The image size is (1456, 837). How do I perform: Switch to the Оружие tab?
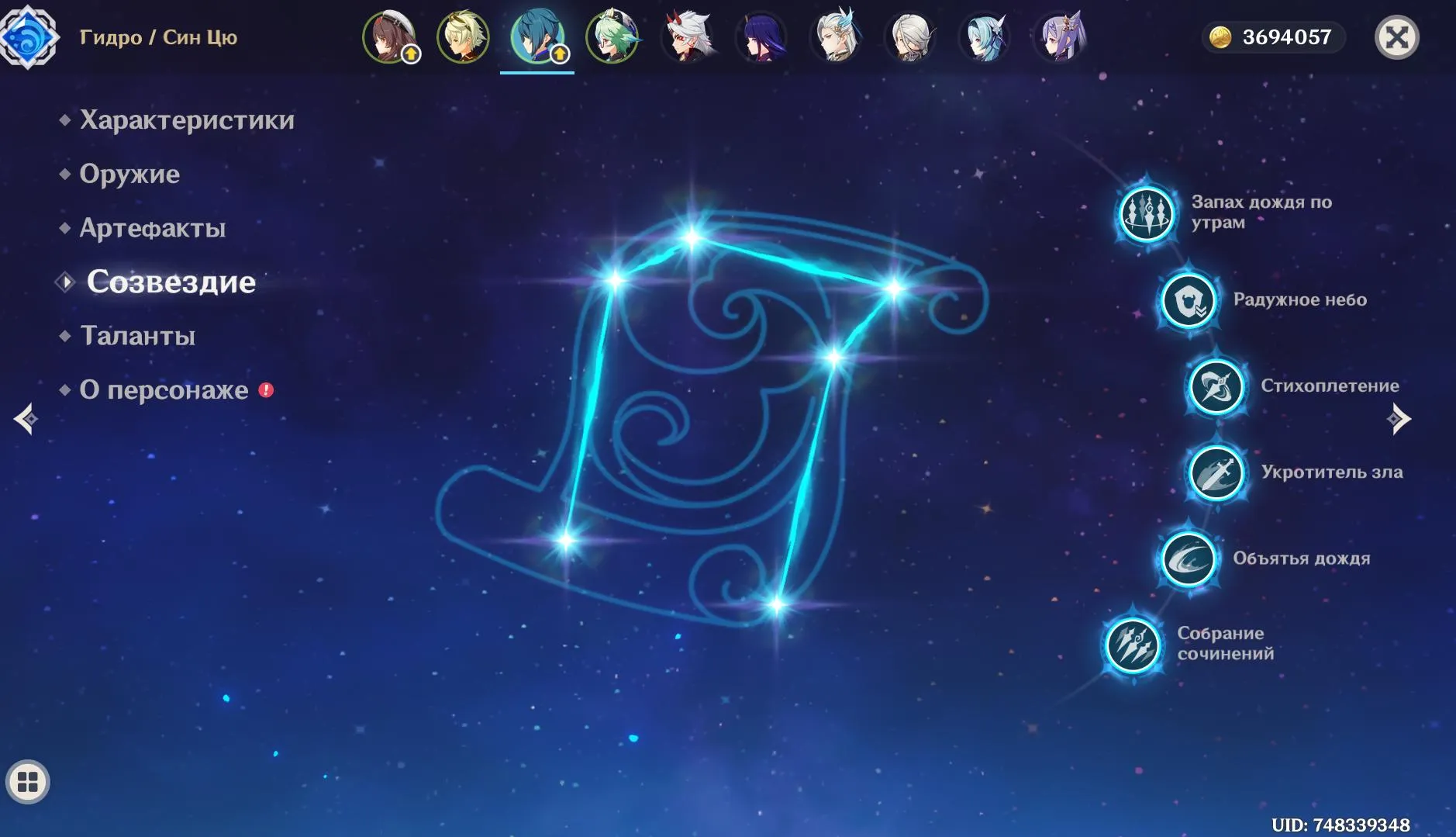click(x=129, y=175)
